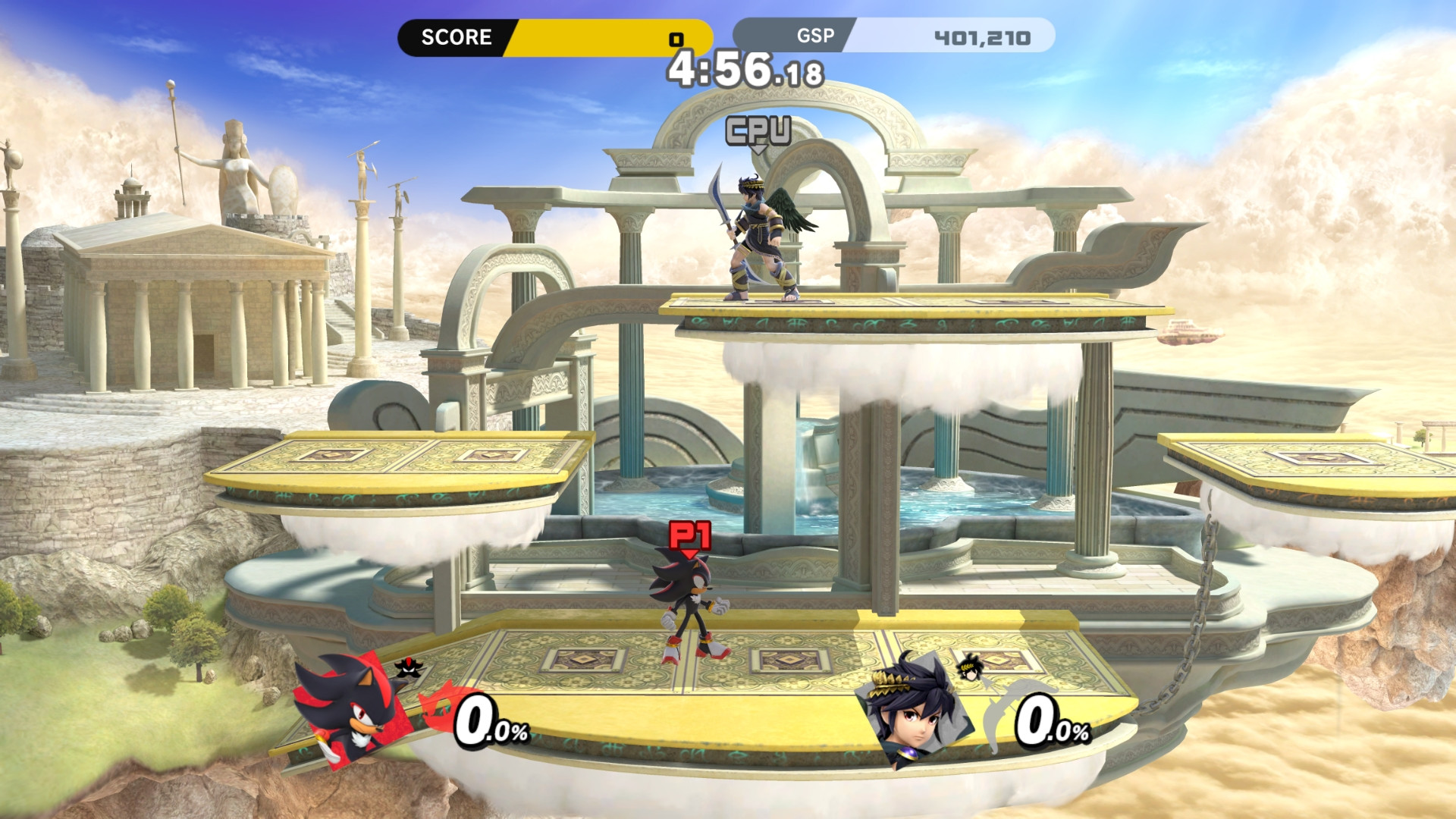Select the GSP label tab

click(814, 36)
